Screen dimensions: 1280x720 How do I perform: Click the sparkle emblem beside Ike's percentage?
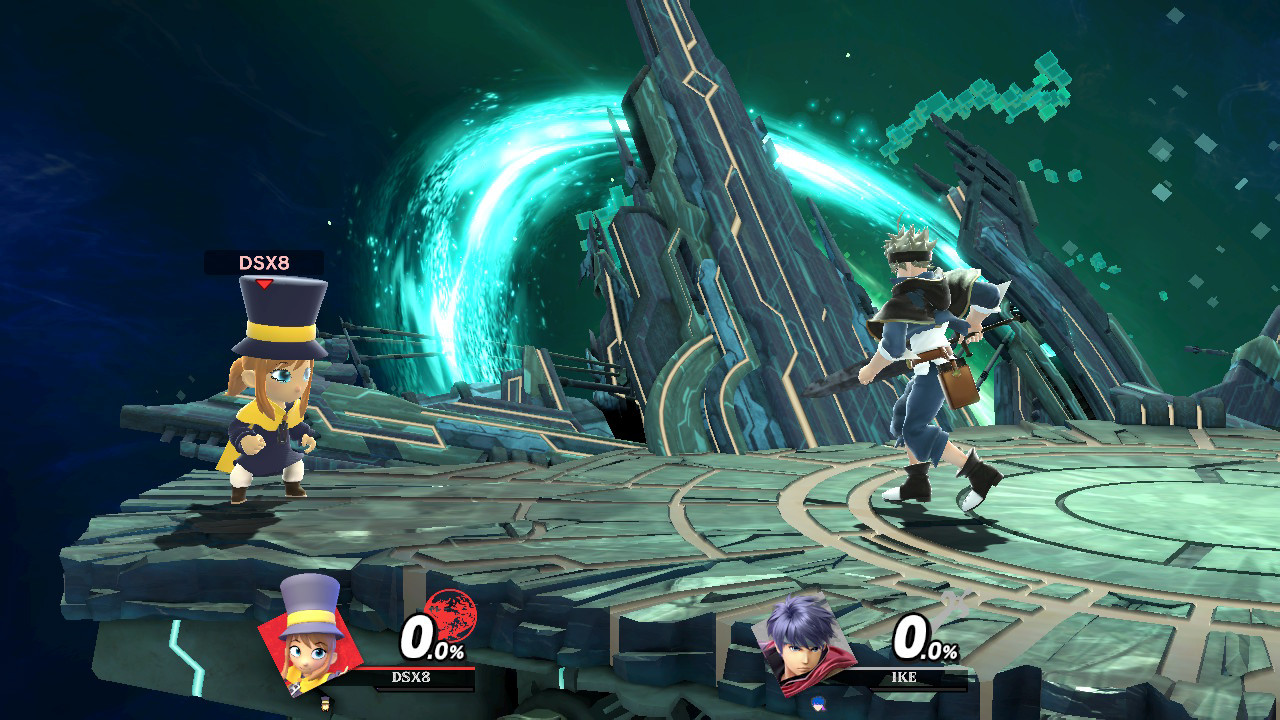point(958,607)
